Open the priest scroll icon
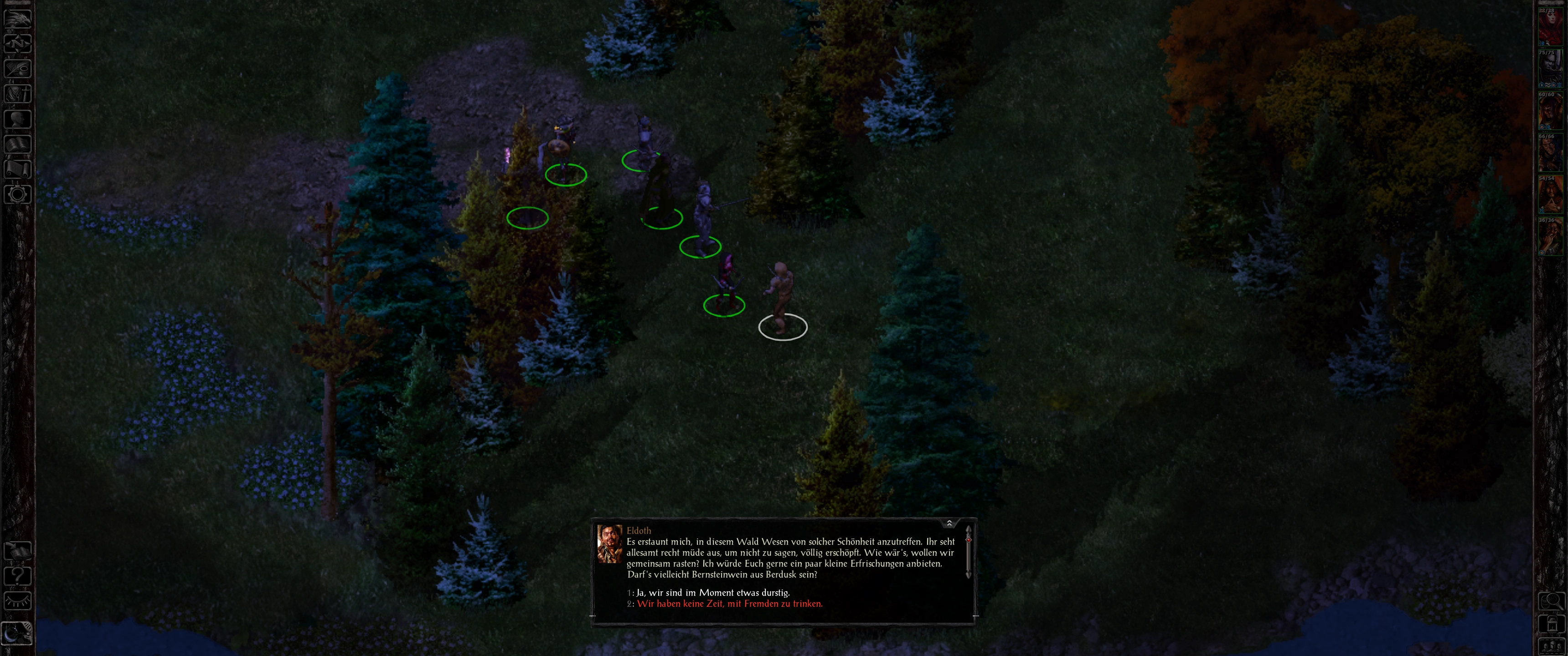Image resolution: width=1568 pixels, height=656 pixels. [x=18, y=169]
